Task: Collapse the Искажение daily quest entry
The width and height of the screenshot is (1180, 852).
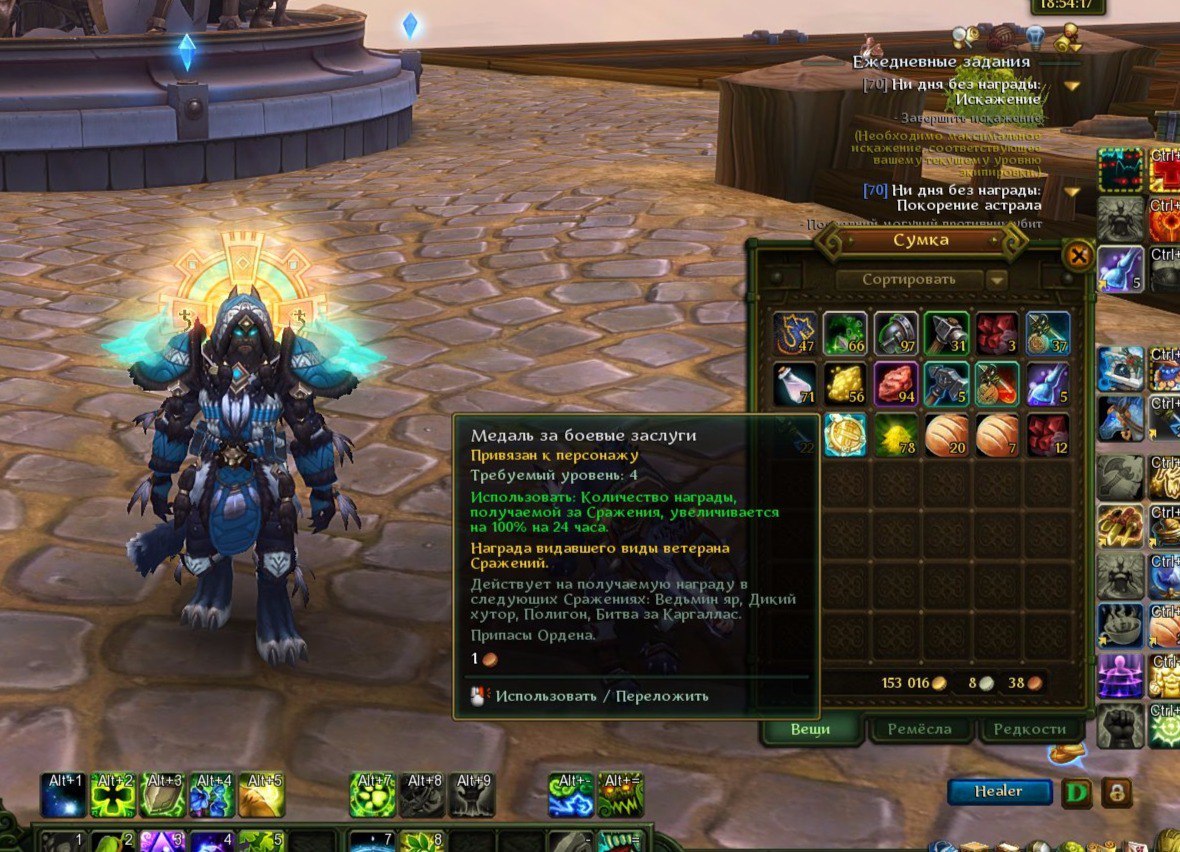Action: point(1072,86)
